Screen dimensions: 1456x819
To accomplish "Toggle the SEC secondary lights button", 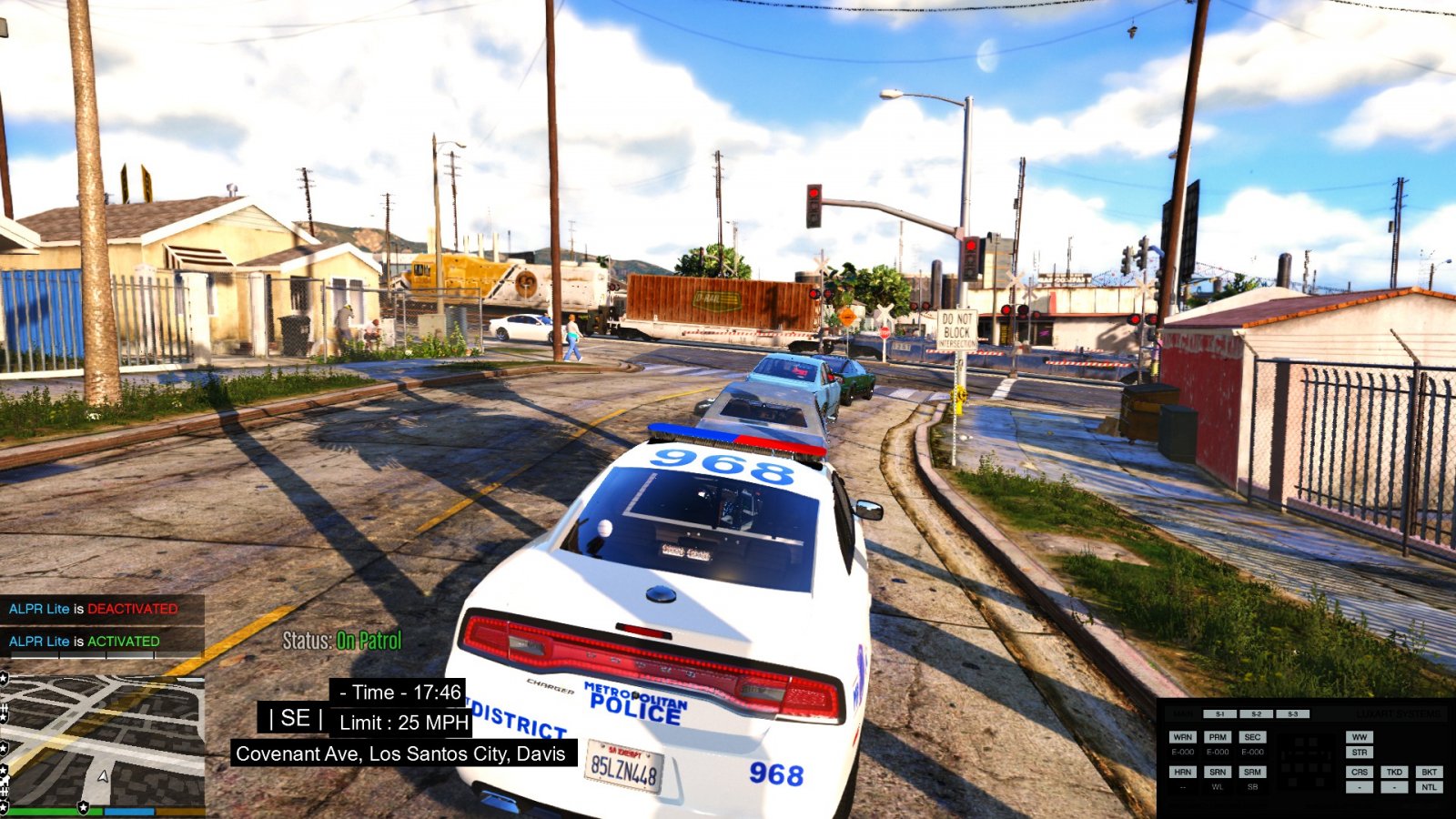I will click(1252, 737).
